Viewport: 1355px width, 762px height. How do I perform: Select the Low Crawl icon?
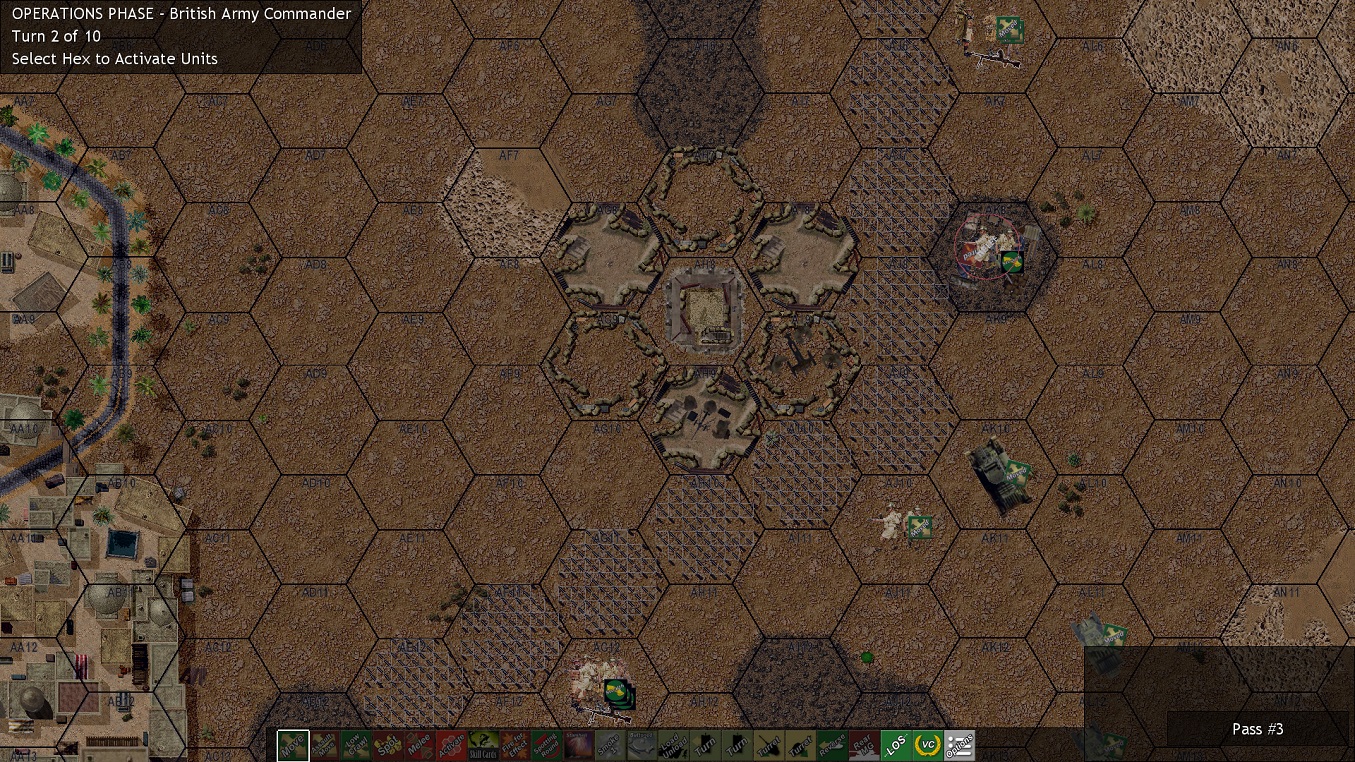pos(356,745)
